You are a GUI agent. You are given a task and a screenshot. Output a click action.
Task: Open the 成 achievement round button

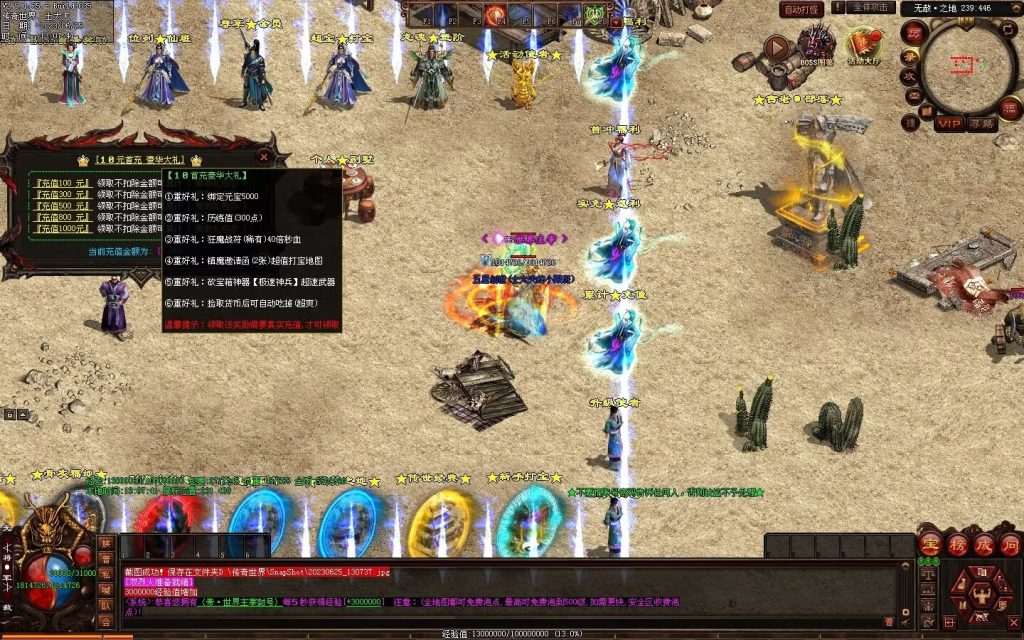tap(984, 545)
